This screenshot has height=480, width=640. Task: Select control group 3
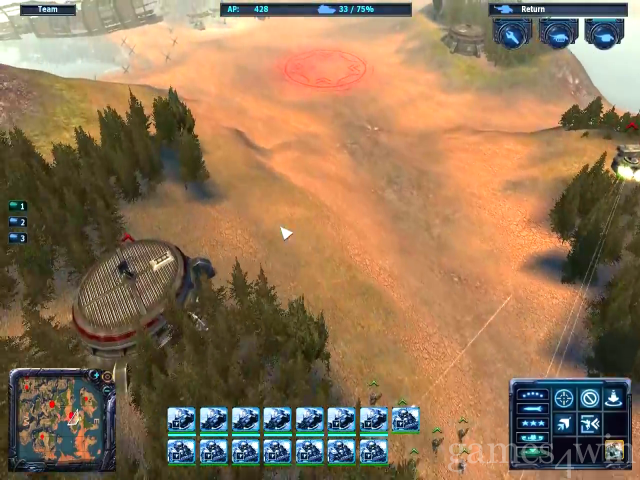pyautogui.click(x=17, y=238)
